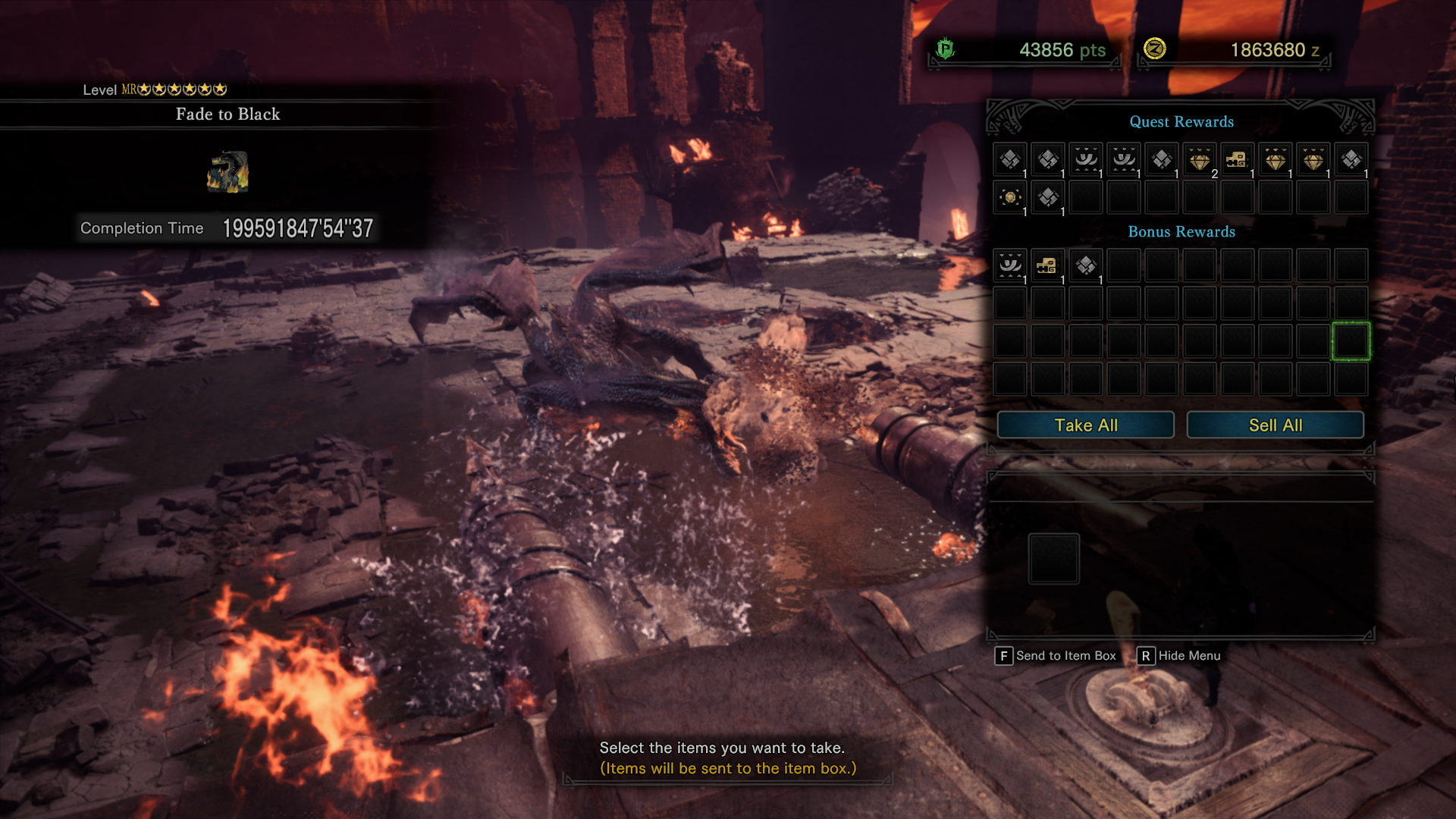
Task: Select the fang item in Bonus Rewards
Action: (x=1010, y=265)
